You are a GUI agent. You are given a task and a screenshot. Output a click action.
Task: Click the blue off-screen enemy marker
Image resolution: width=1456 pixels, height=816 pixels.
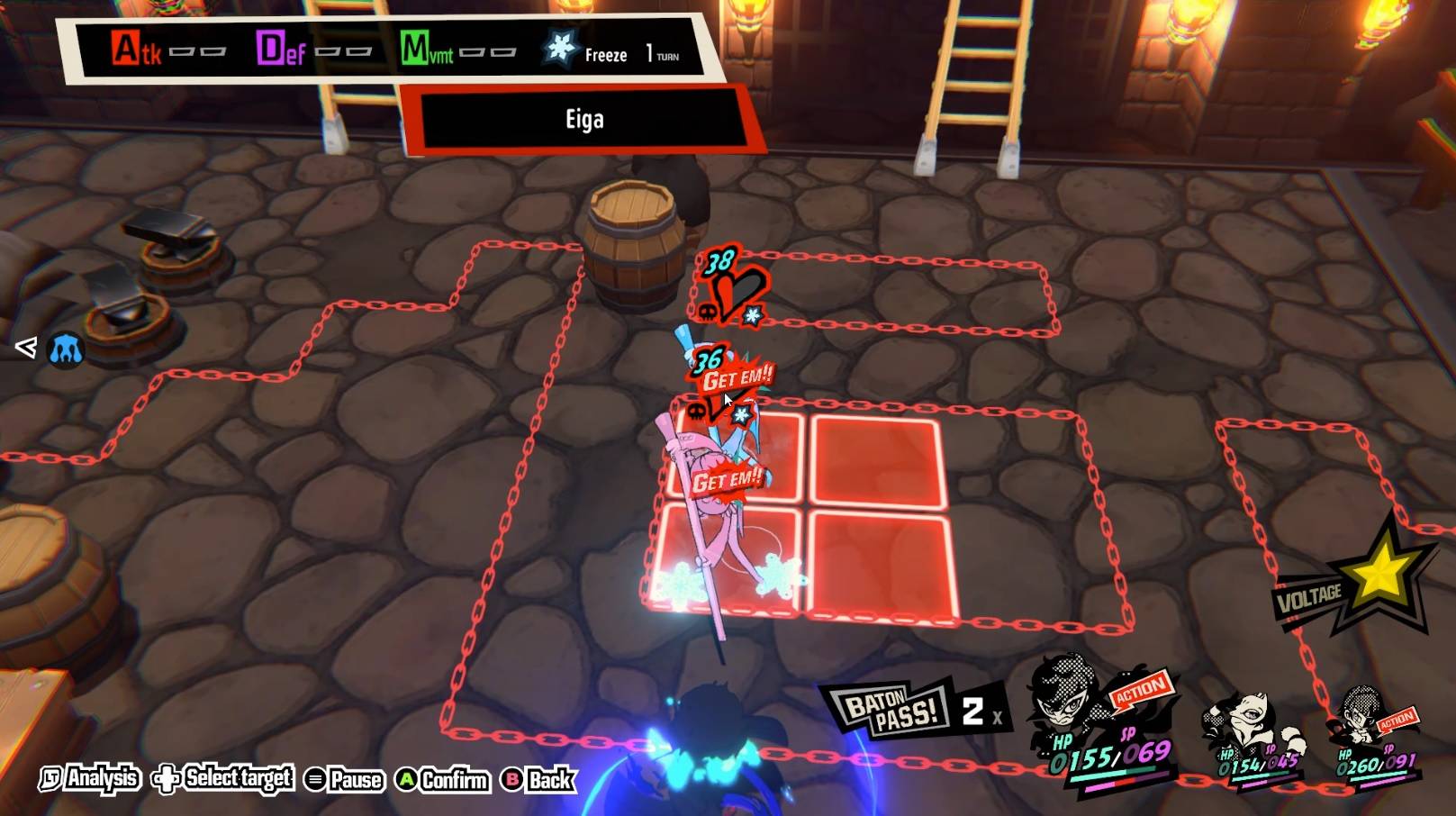coord(65,349)
